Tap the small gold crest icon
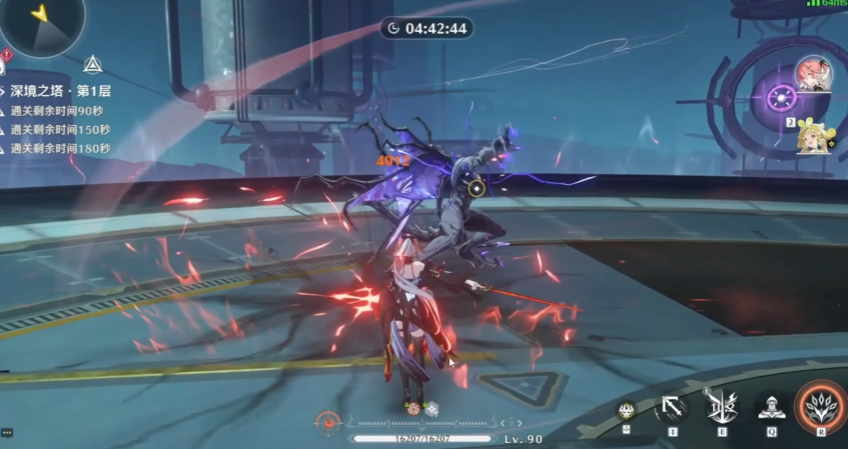The image size is (848, 449). coord(627,409)
